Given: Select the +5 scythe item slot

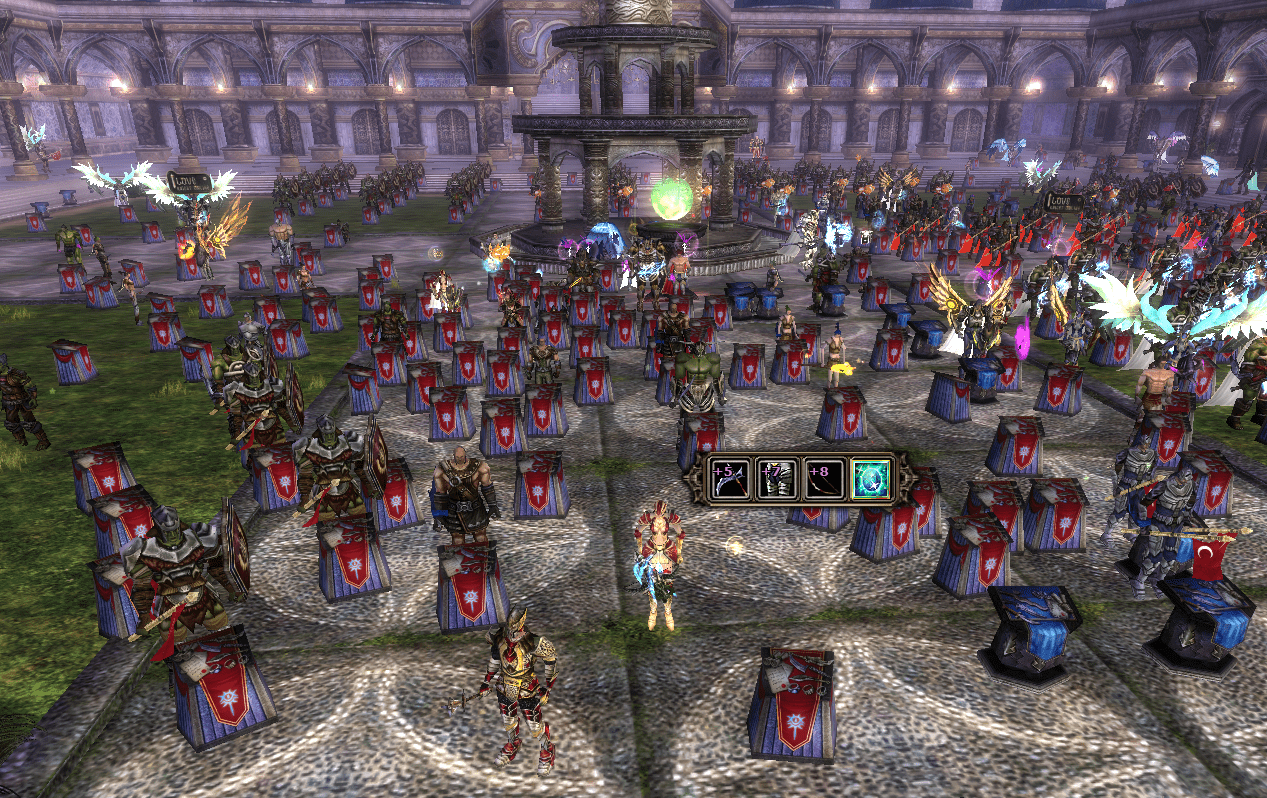Looking at the screenshot, I should pos(727,480).
